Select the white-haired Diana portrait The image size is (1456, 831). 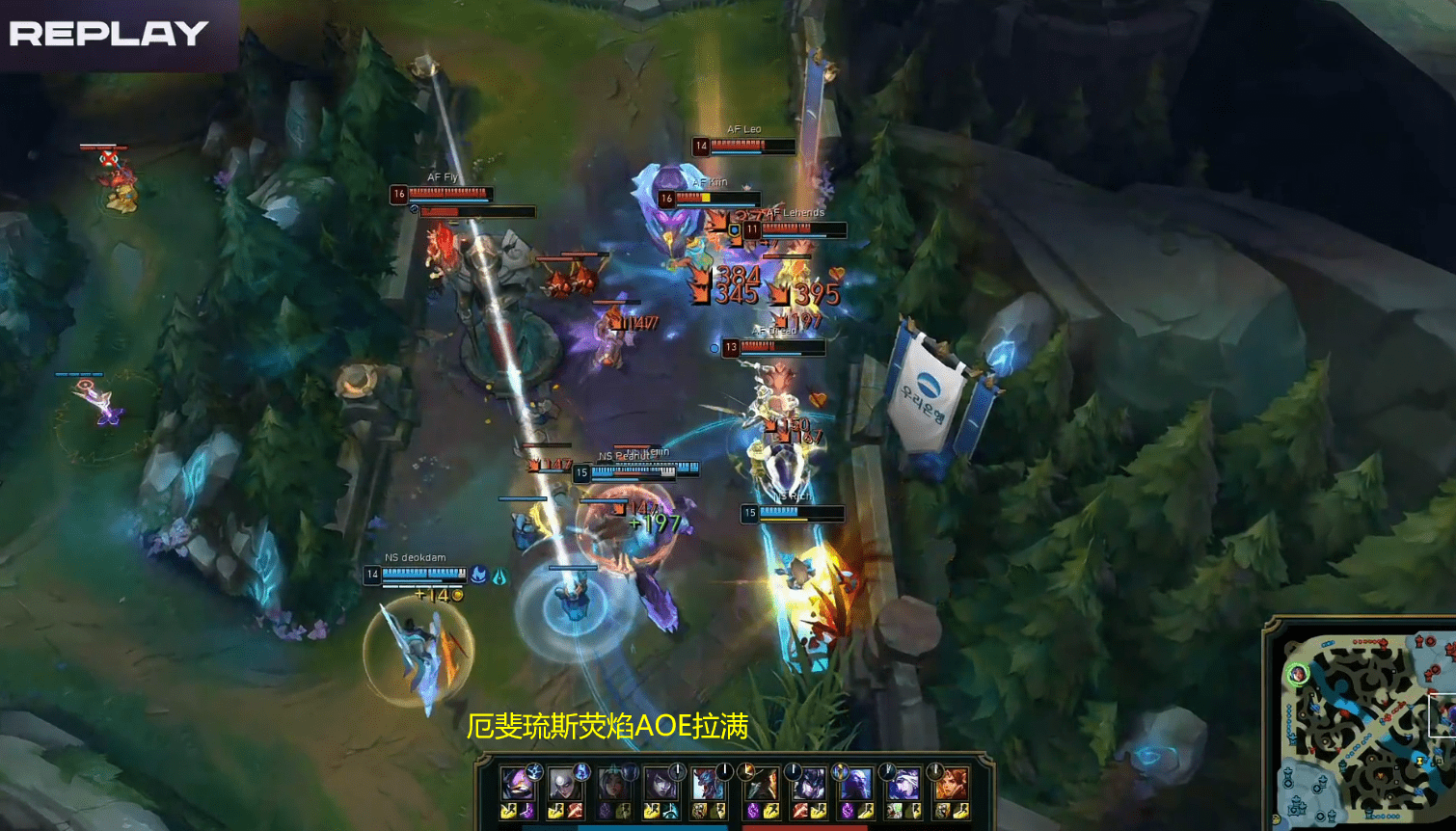coord(564,784)
